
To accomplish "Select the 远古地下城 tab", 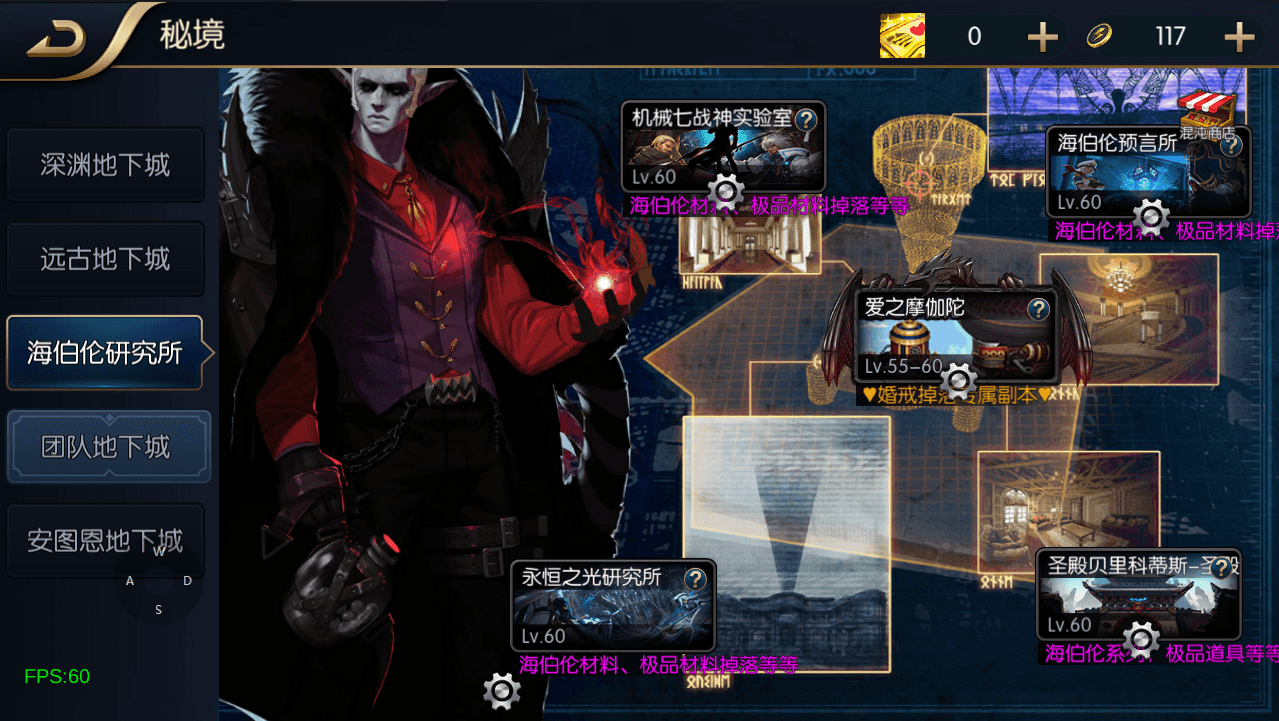I will point(105,259).
